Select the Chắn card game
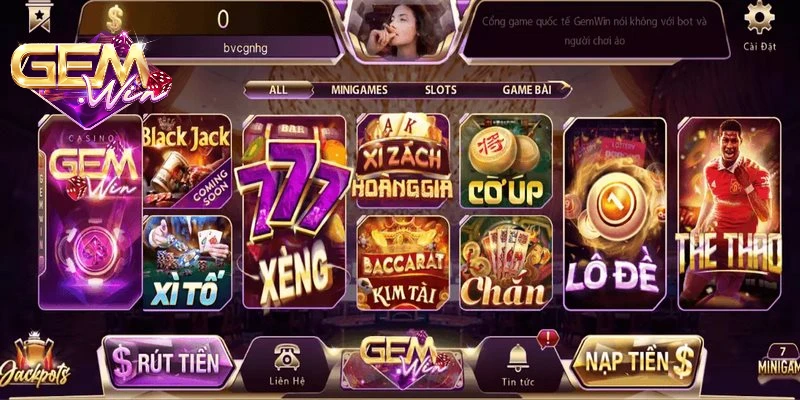The image size is (800, 400). coord(505,260)
